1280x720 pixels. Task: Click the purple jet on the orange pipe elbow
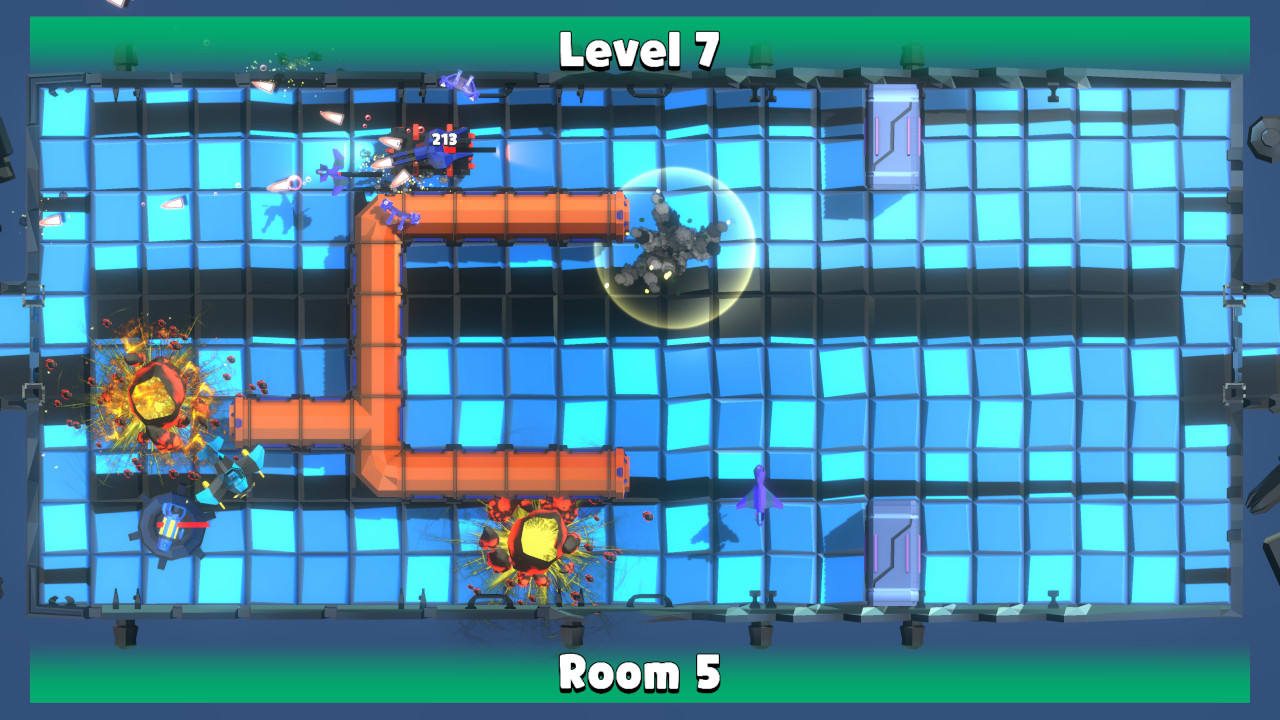398,213
